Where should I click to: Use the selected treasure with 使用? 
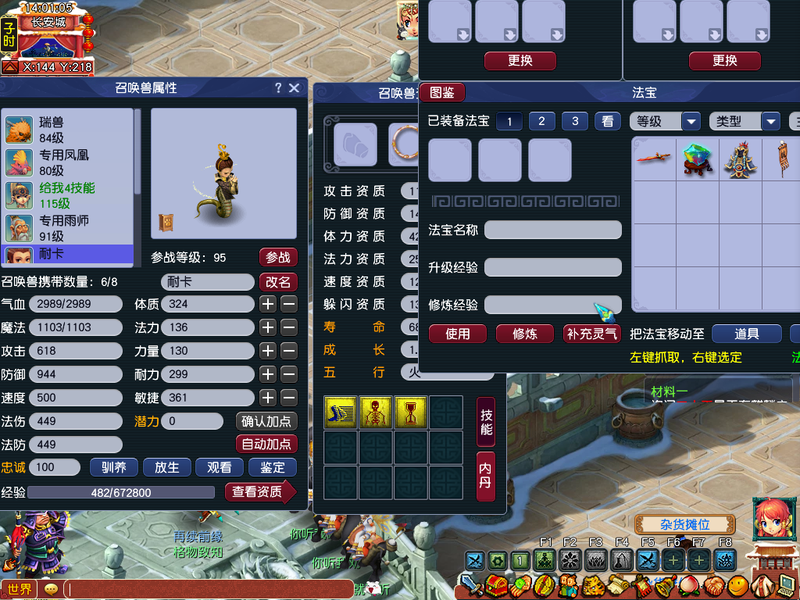[x=457, y=334]
